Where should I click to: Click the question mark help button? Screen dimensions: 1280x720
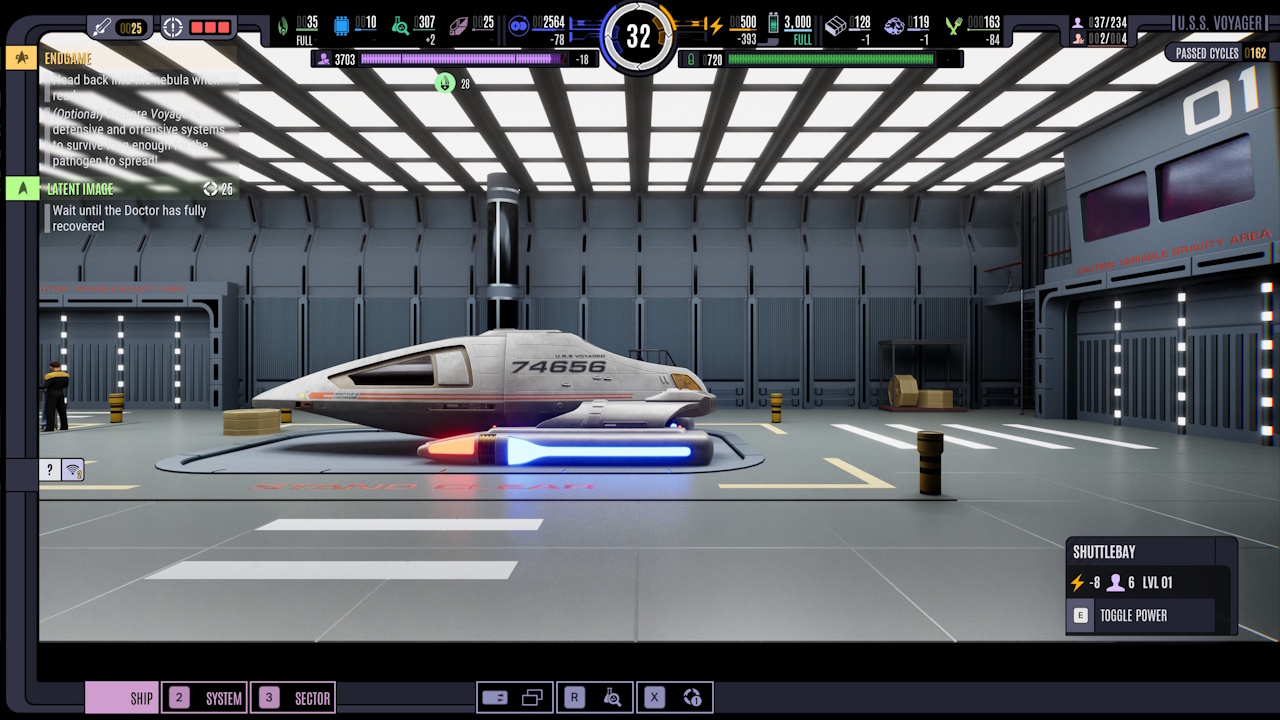tap(48, 469)
